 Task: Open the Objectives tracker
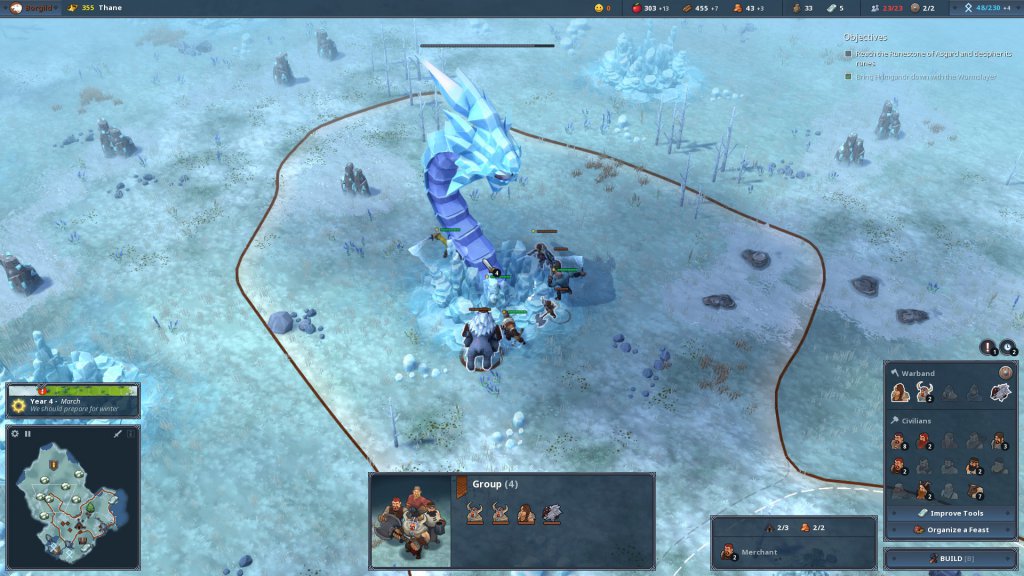click(x=865, y=37)
